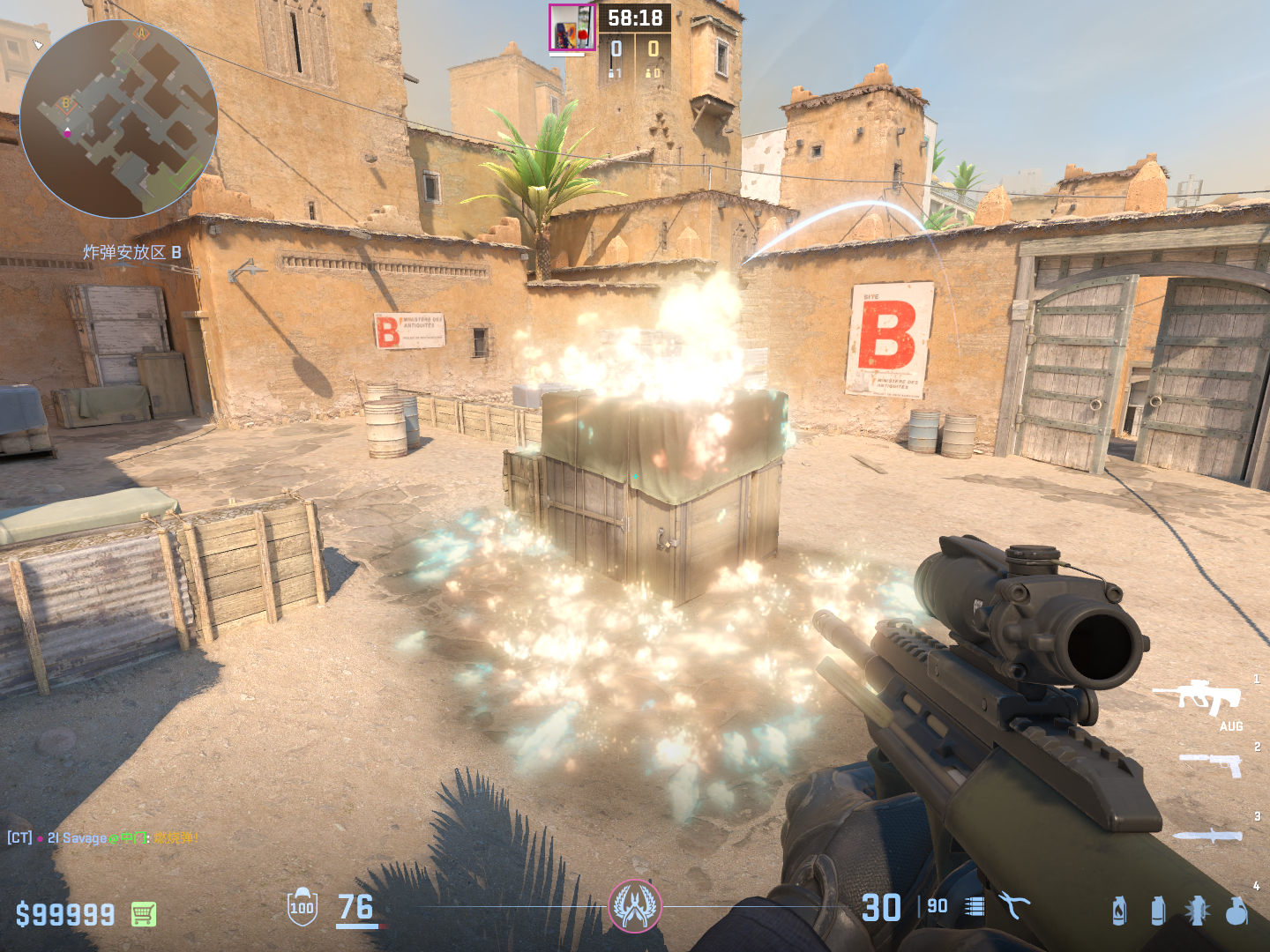Pick the flashbang grenade icon
The height and width of the screenshot is (952, 1270).
tap(1197, 911)
